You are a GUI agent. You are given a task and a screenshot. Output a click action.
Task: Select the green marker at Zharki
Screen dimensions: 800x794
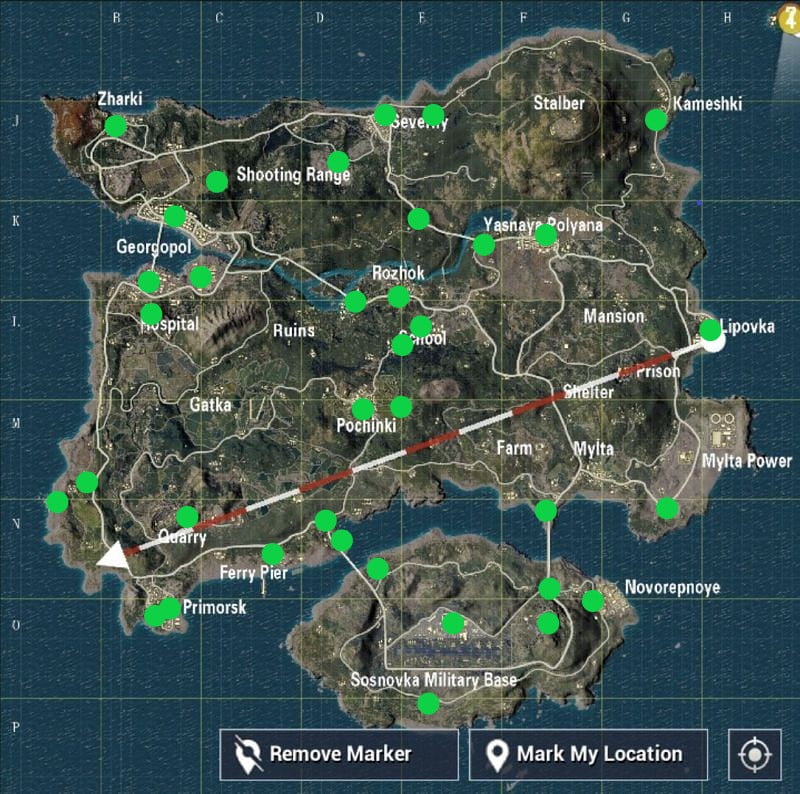pos(116,126)
